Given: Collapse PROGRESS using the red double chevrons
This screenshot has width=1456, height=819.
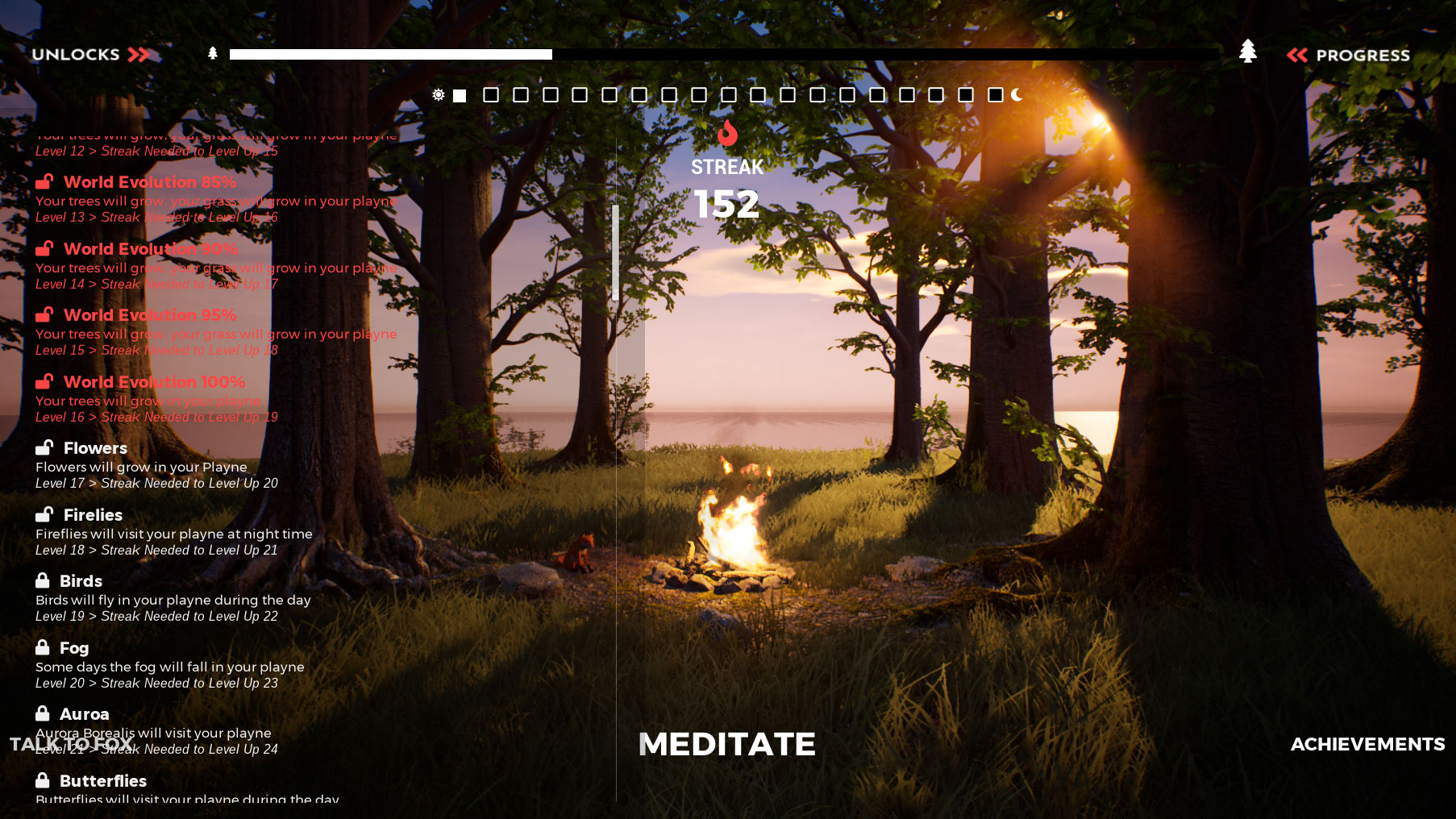Looking at the screenshot, I should [1298, 55].
